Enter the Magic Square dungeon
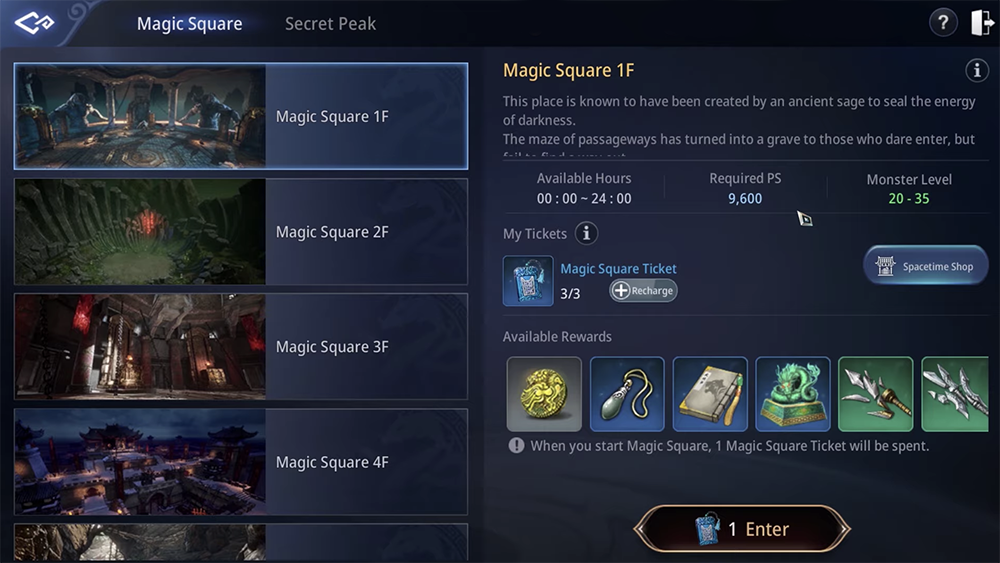 (742, 529)
